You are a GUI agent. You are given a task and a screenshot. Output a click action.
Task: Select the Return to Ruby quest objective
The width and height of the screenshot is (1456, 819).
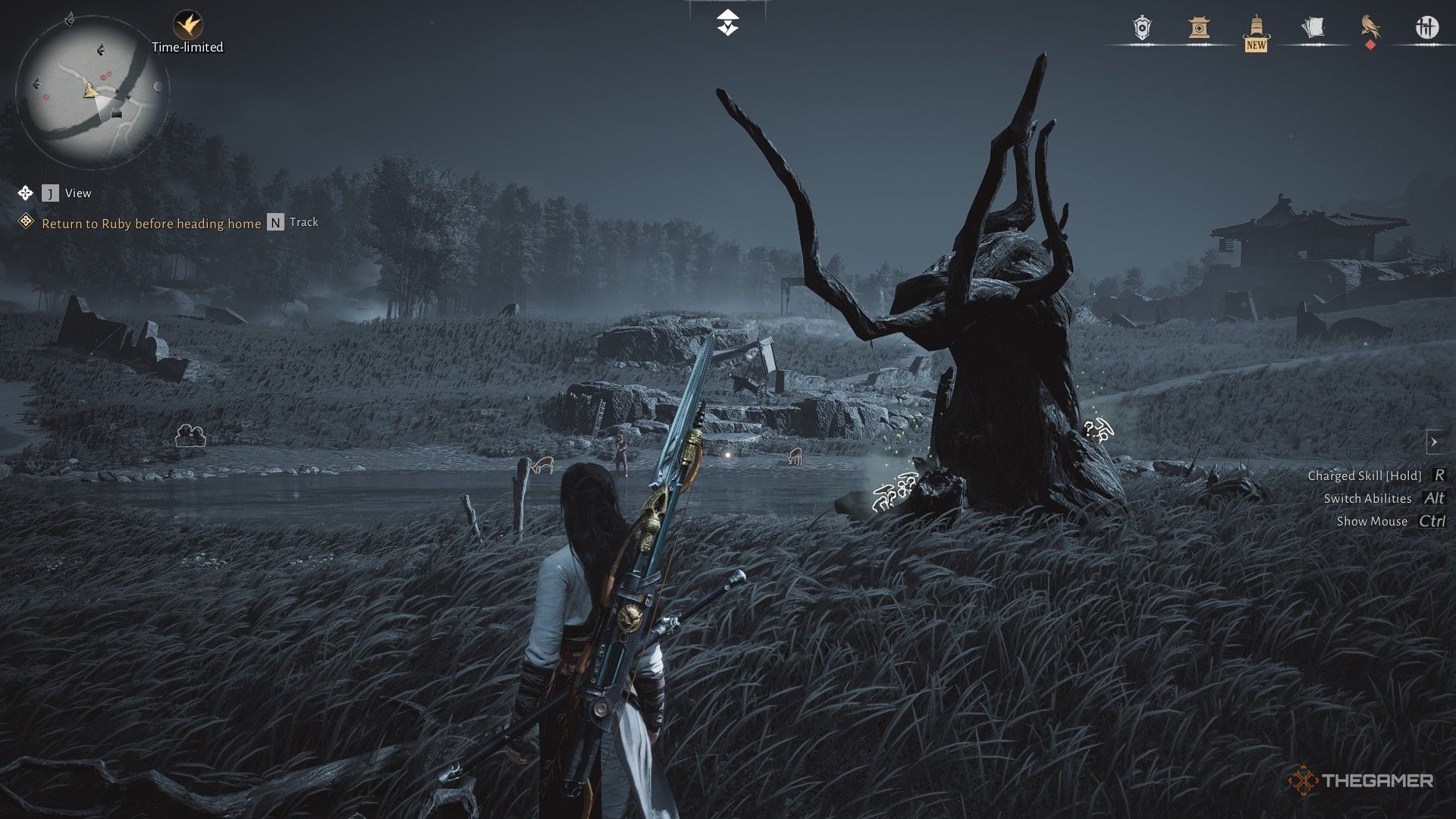pyautogui.click(x=151, y=223)
